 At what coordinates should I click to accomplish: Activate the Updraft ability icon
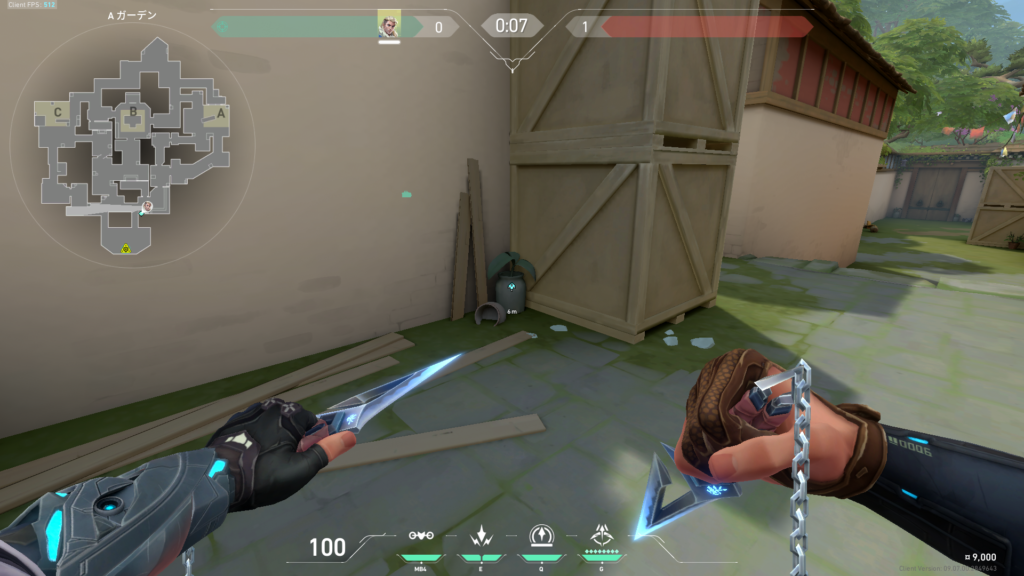pos(541,536)
